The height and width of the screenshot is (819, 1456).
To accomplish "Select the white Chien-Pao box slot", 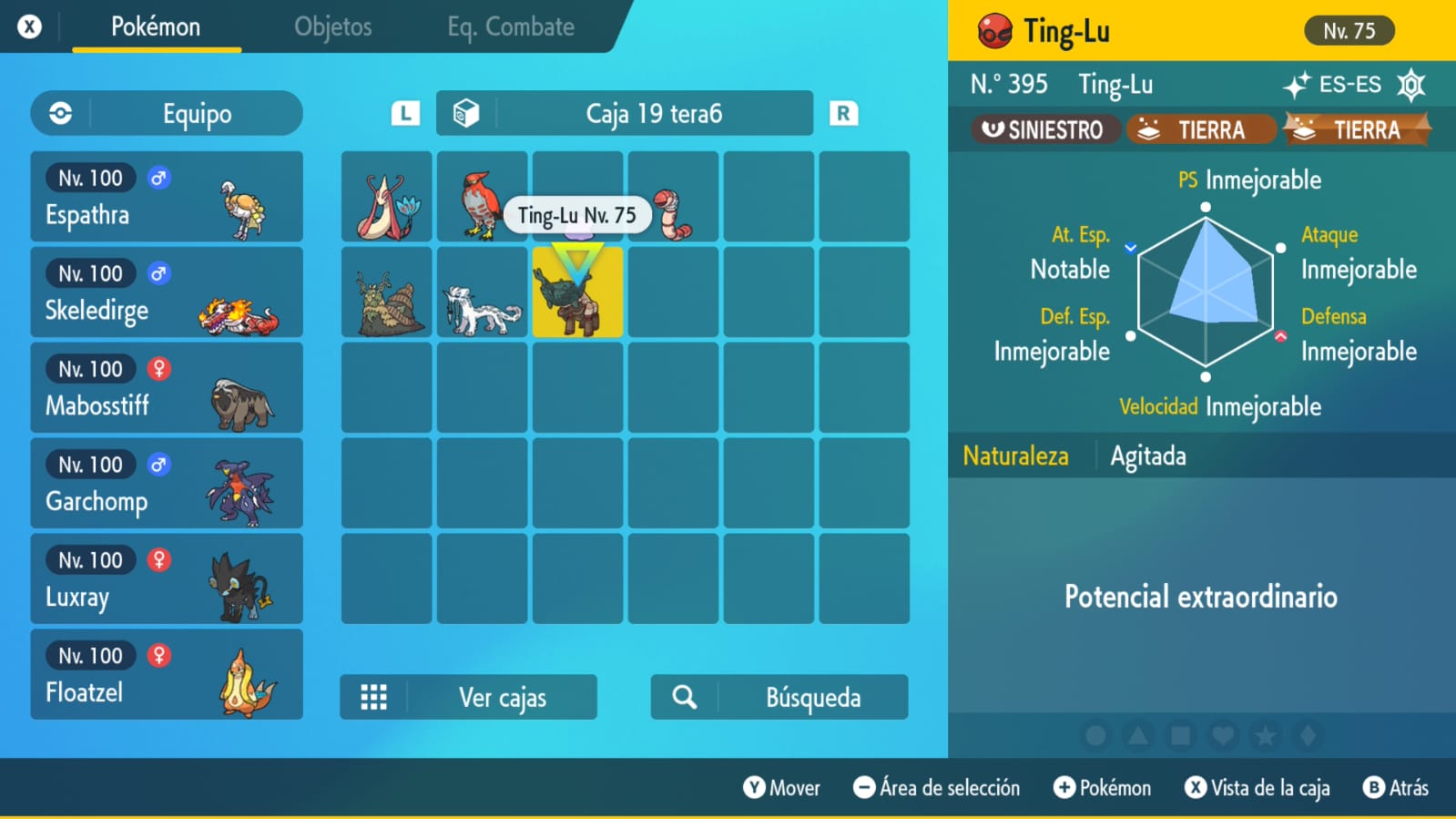I will pos(482,292).
